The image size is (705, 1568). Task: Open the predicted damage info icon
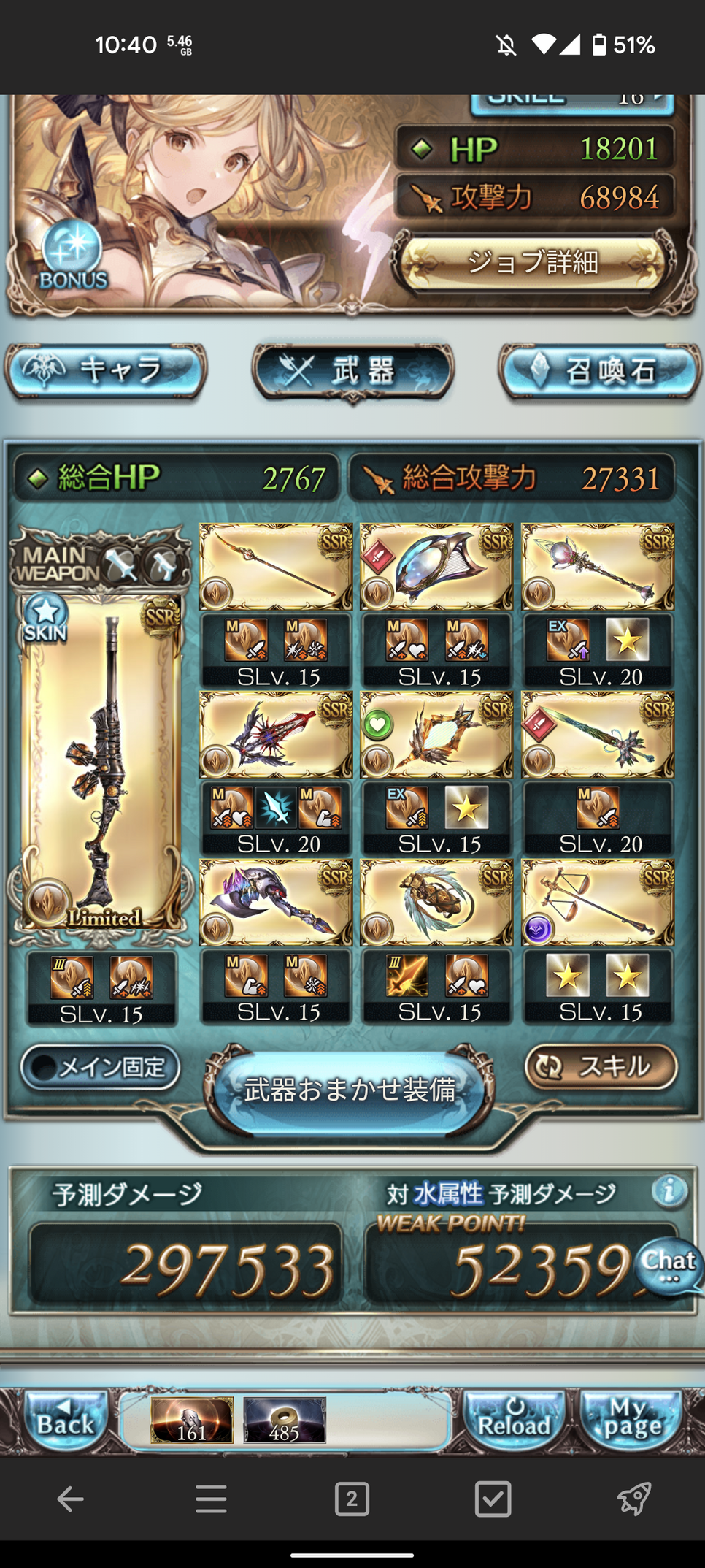[x=669, y=1191]
